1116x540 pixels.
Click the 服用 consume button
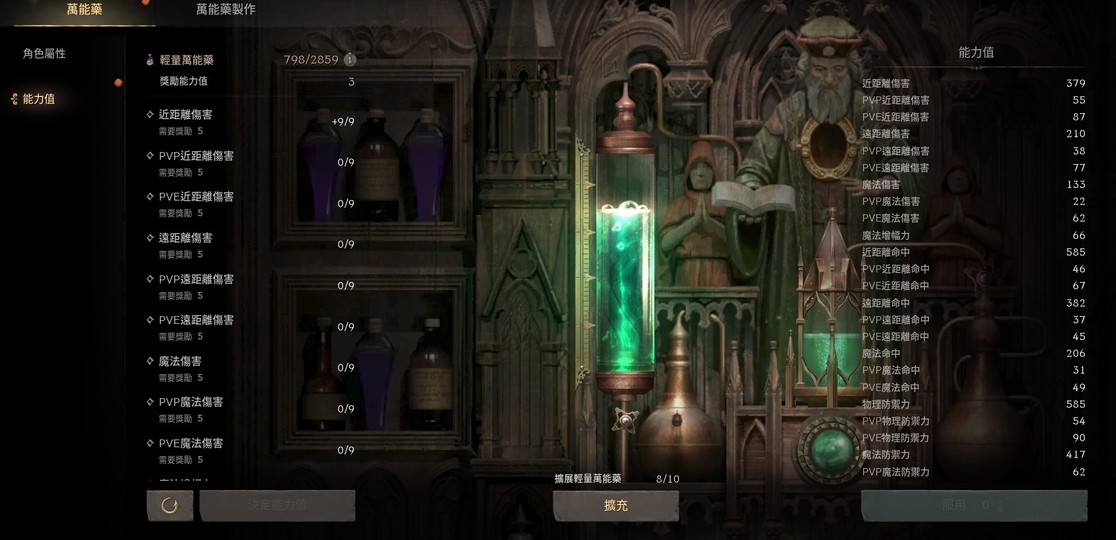click(973, 506)
